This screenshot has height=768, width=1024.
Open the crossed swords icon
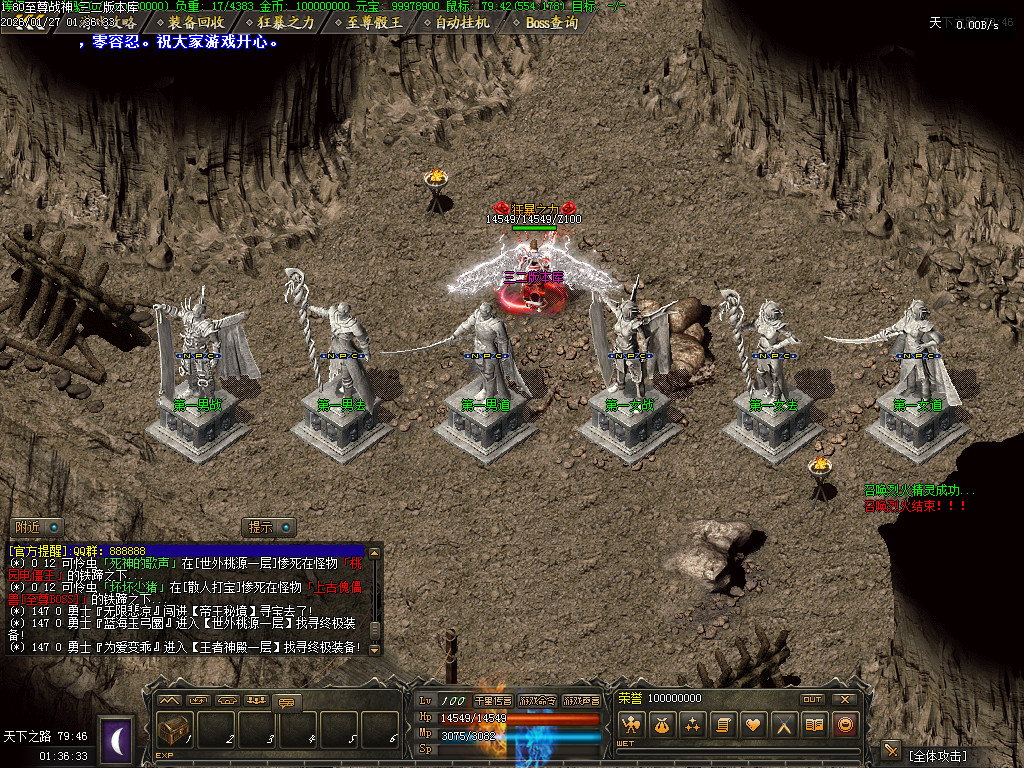(785, 725)
